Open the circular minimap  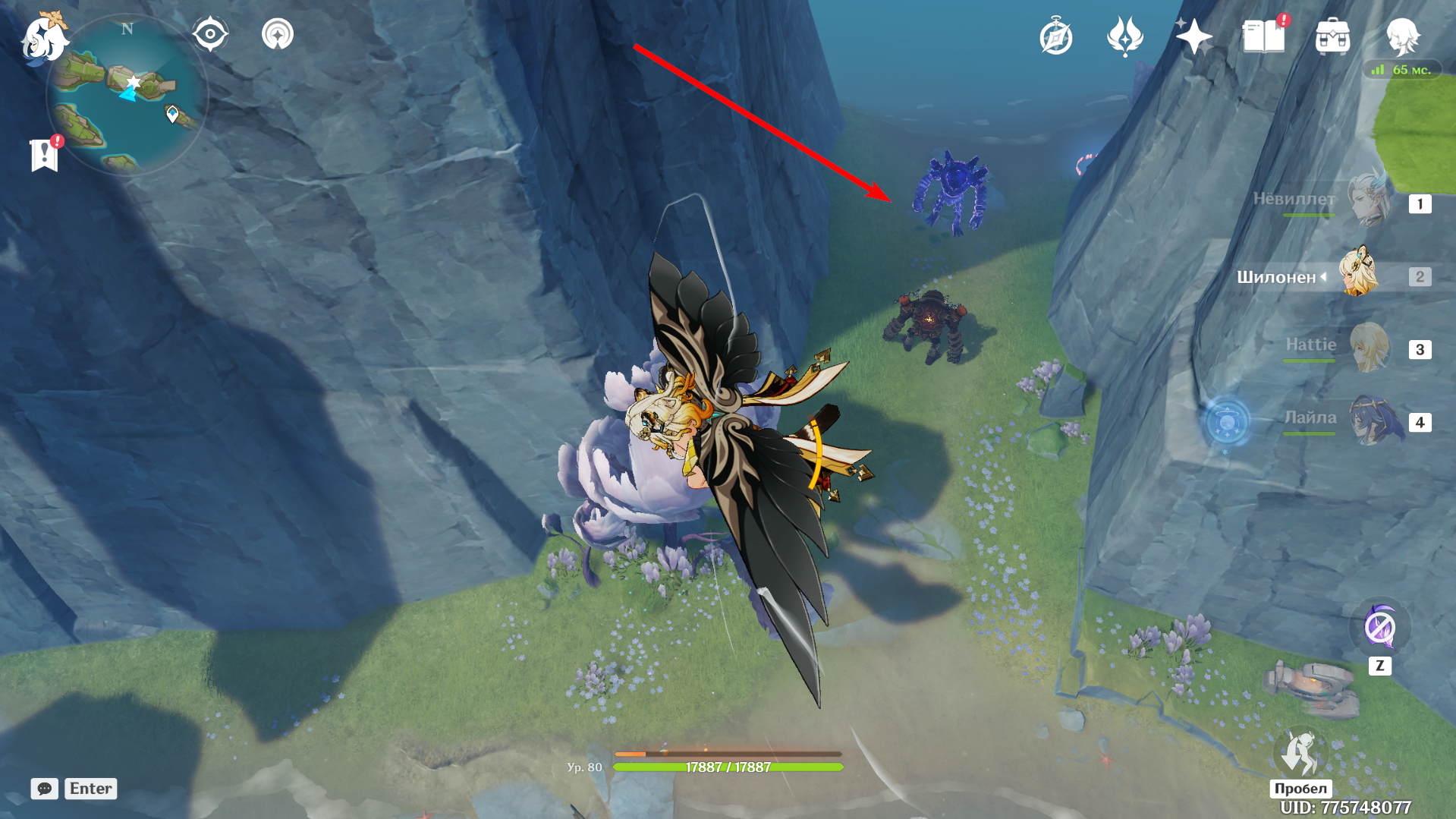(x=127, y=95)
